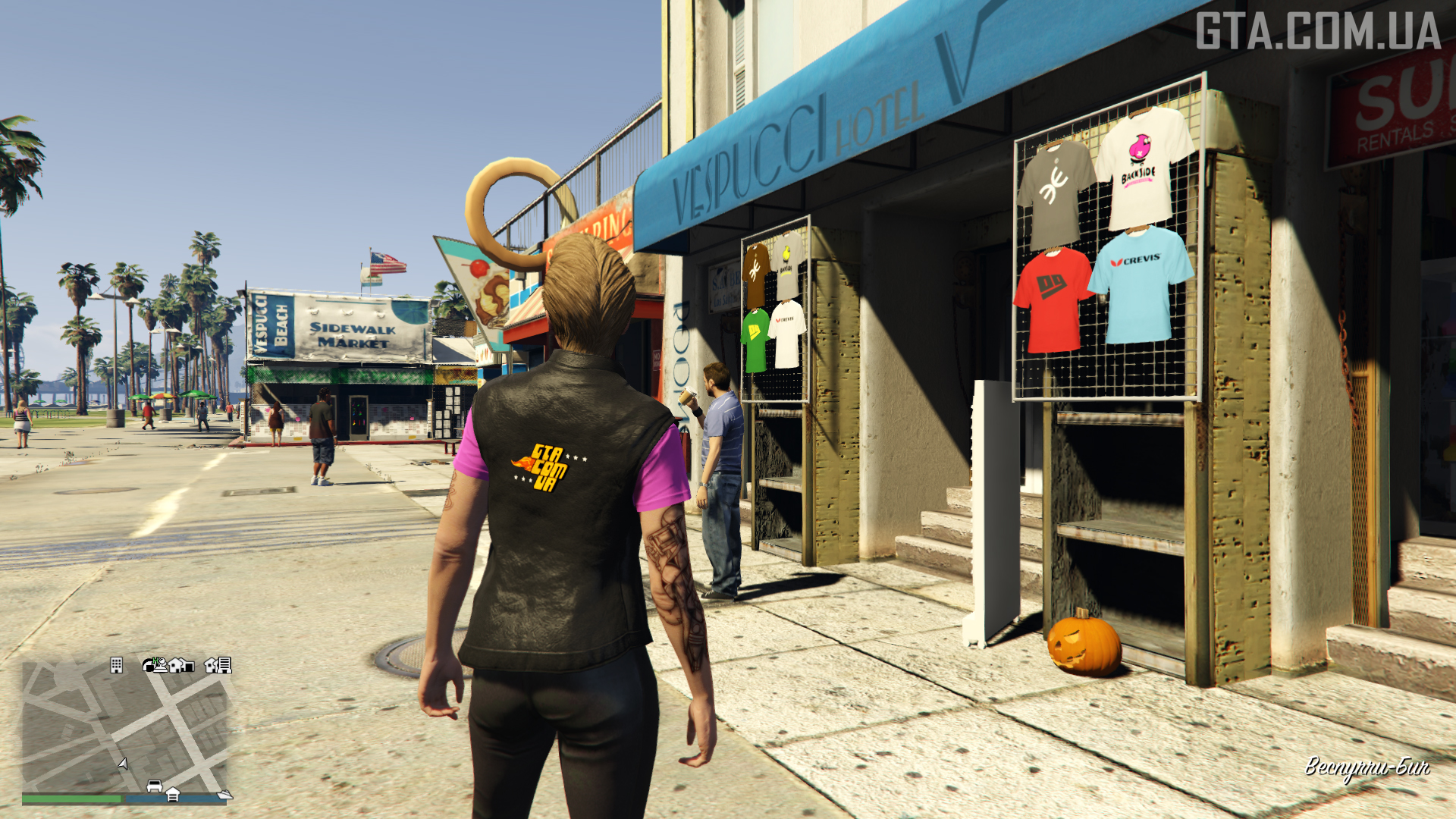This screenshot has width=1456, height=819.
Task: Select the car blip on the minimap
Action: coord(155,786)
